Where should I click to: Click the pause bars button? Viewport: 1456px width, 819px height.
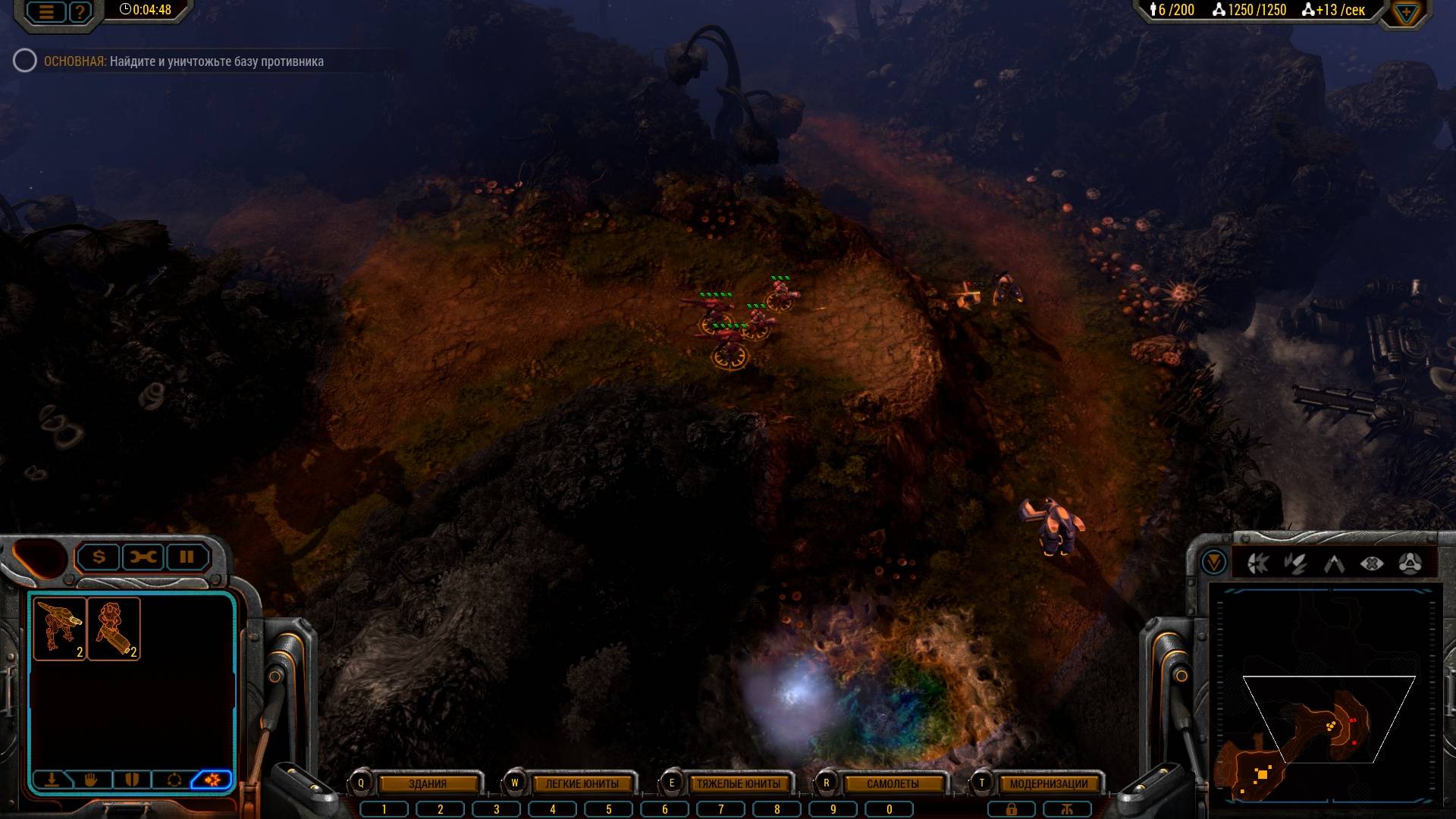pos(187,557)
